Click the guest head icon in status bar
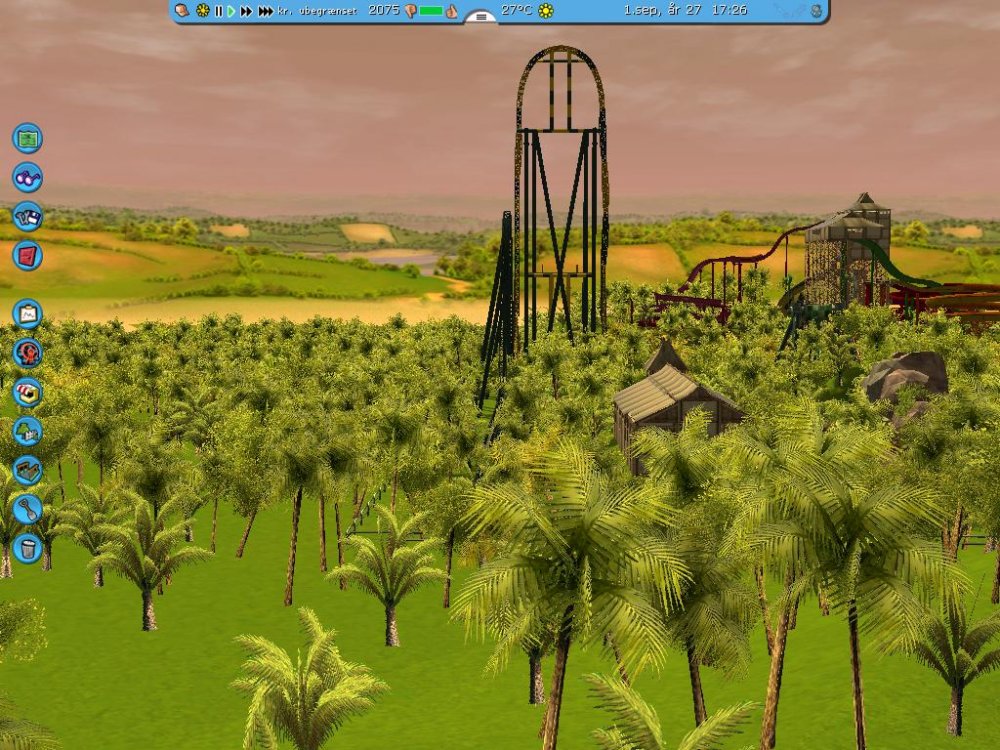Image resolution: width=1000 pixels, height=750 pixels. pyautogui.click(x=182, y=10)
